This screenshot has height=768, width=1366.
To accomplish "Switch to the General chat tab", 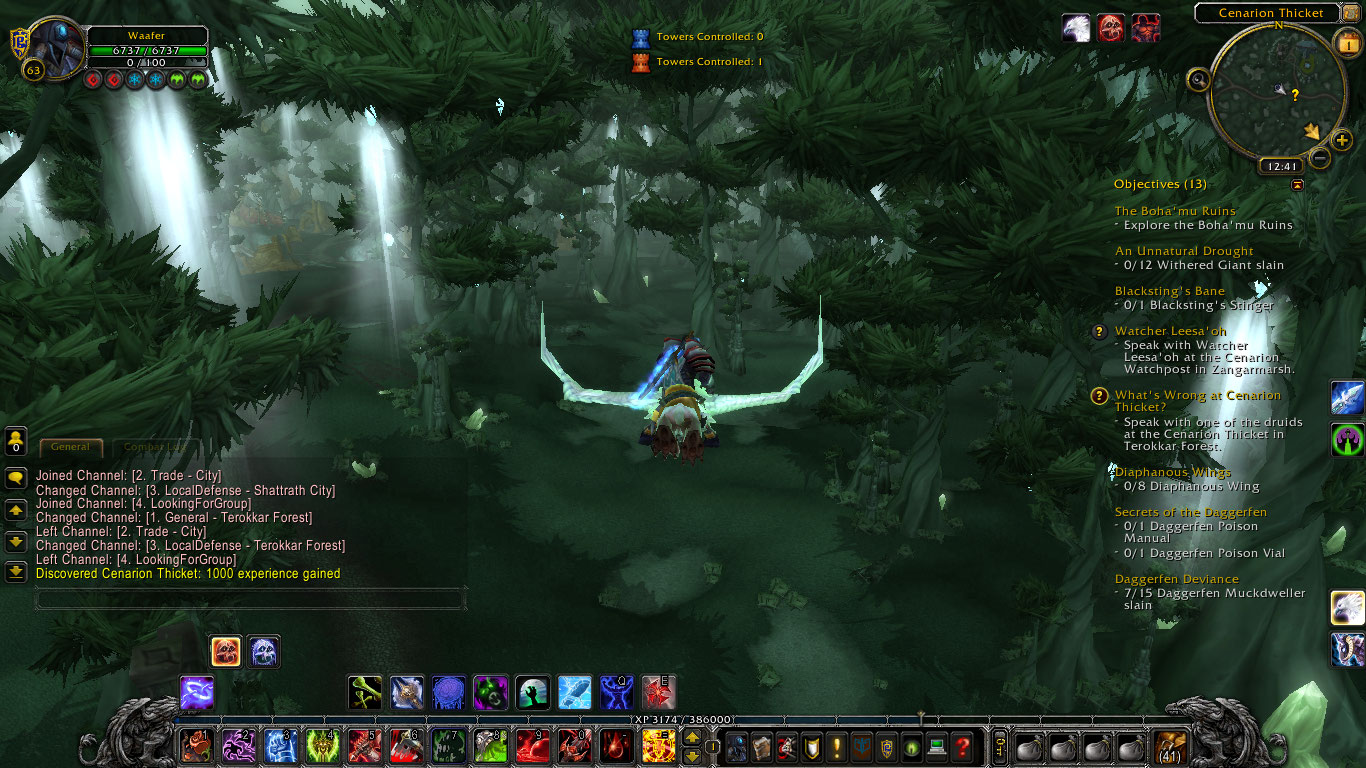I will click(x=70, y=447).
